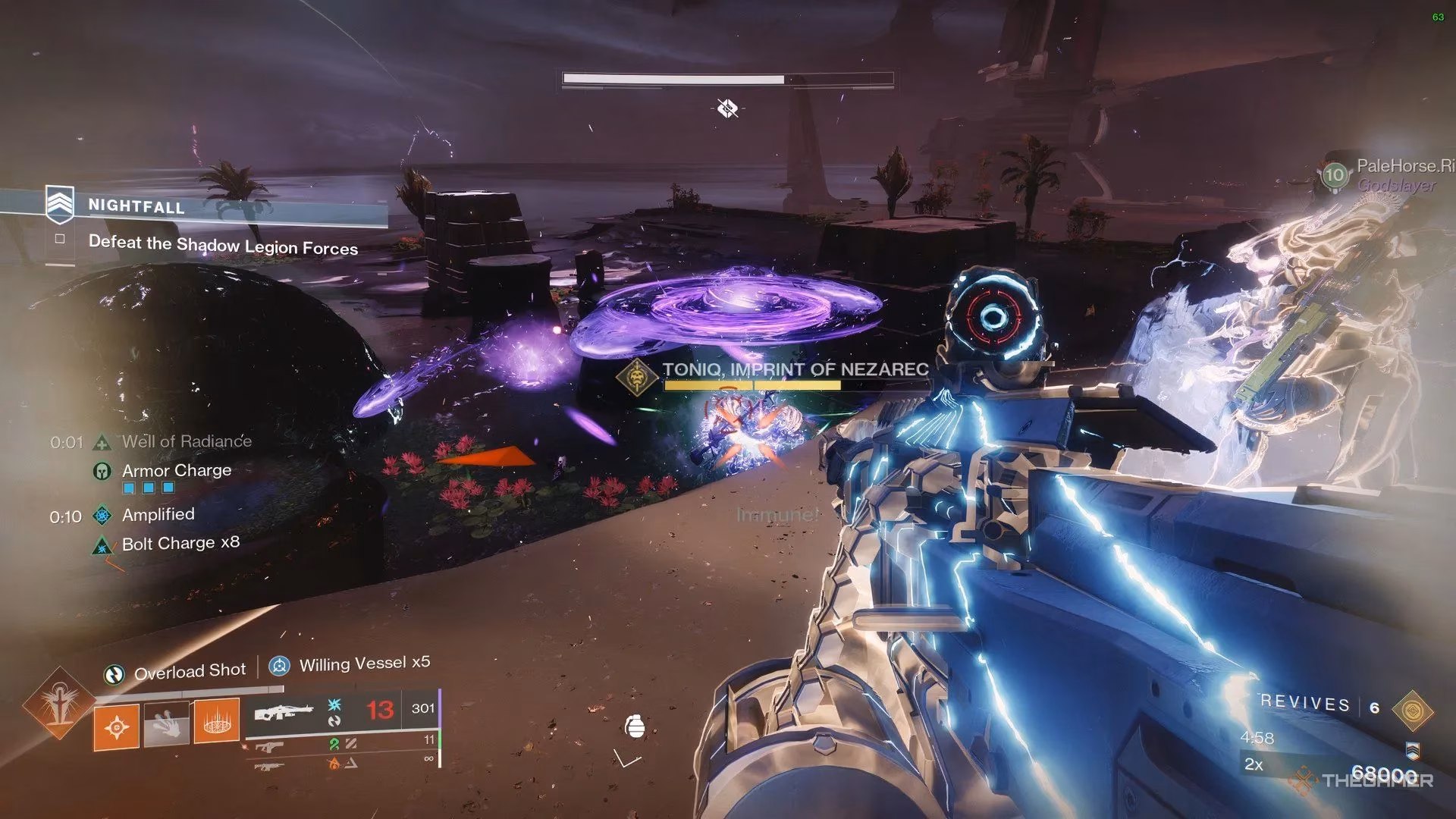Click the TheGamer watermark logo
Viewport: 1456px width, 819px height.
[x=1365, y=780]
